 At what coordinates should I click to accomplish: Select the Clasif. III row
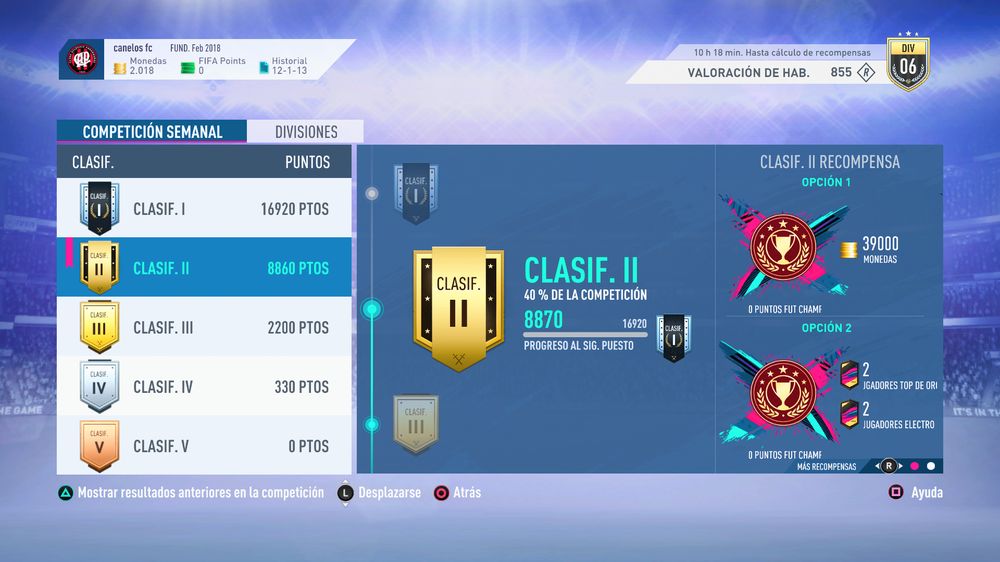tap(204, 327)
